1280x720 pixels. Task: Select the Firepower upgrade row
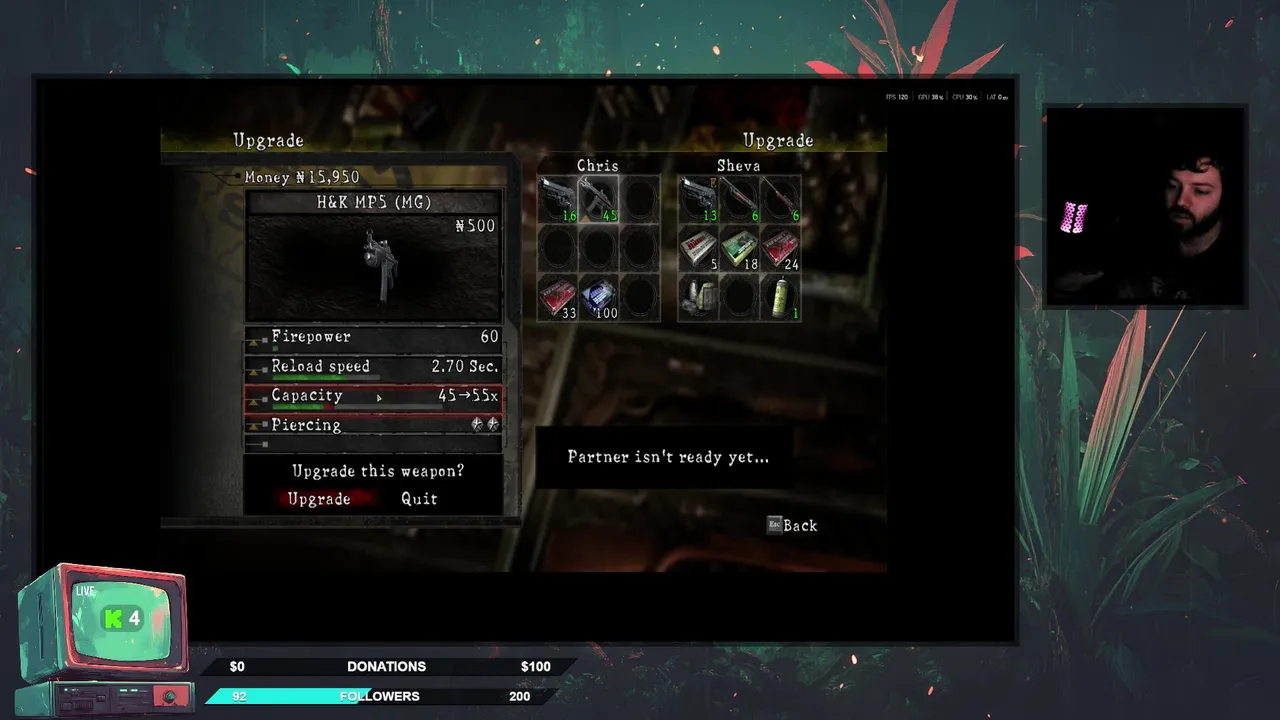click(373, 337)
